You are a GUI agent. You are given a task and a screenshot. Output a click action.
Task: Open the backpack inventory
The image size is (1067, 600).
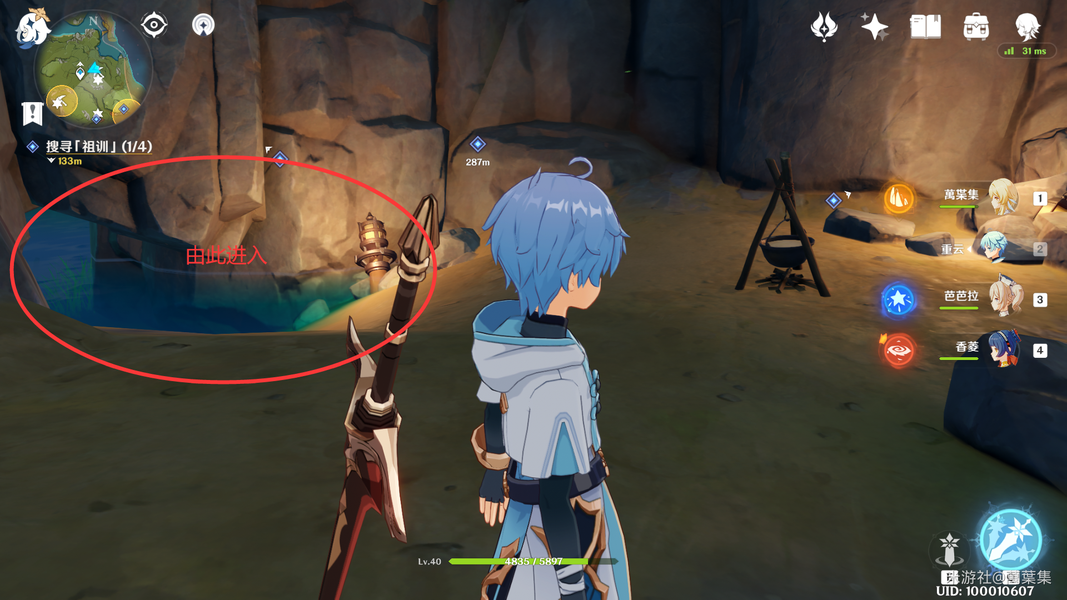[x=976, y=27]
